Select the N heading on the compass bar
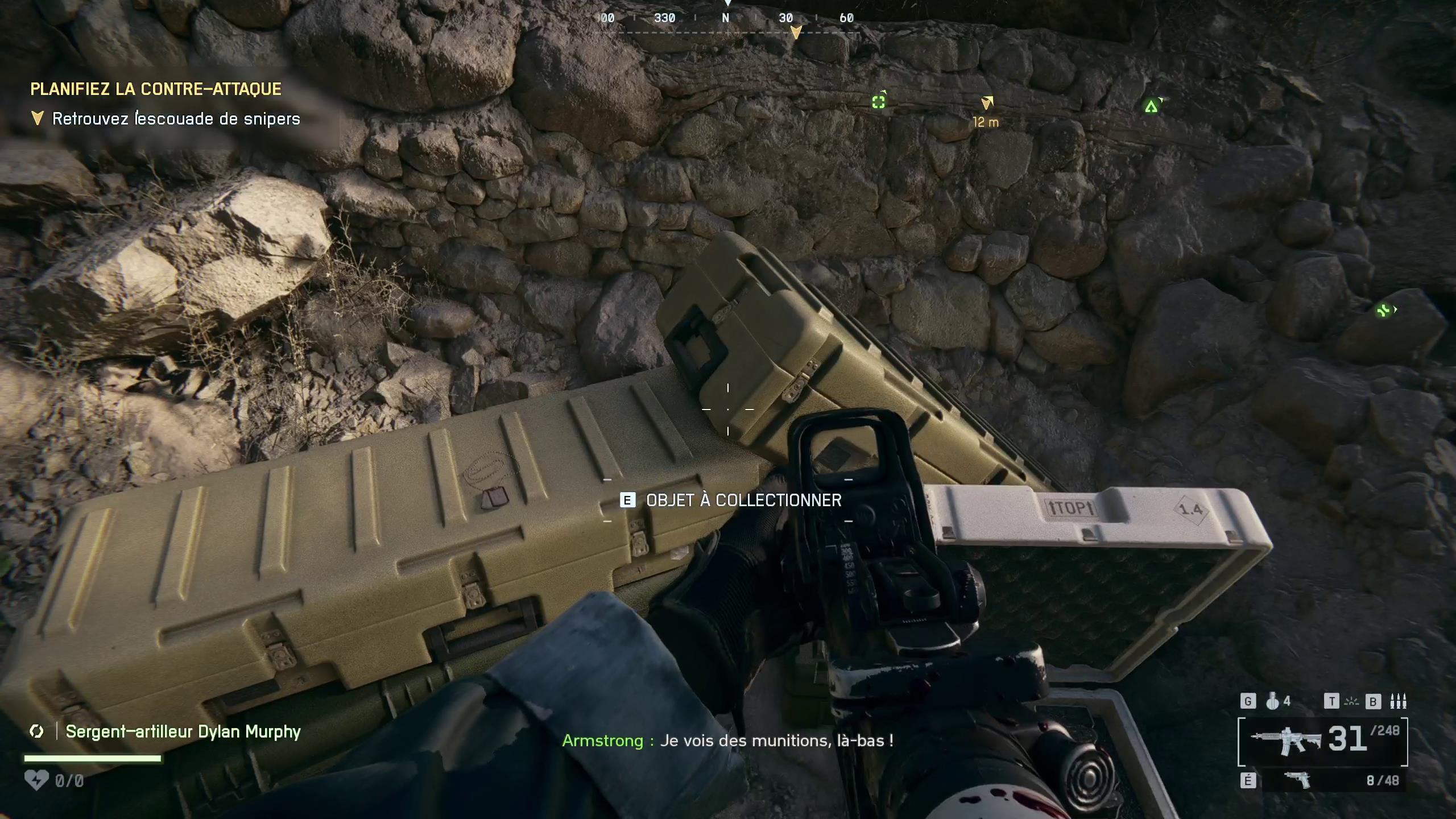Viewport: 1456px width, 819px height. (x=725, y=18)
